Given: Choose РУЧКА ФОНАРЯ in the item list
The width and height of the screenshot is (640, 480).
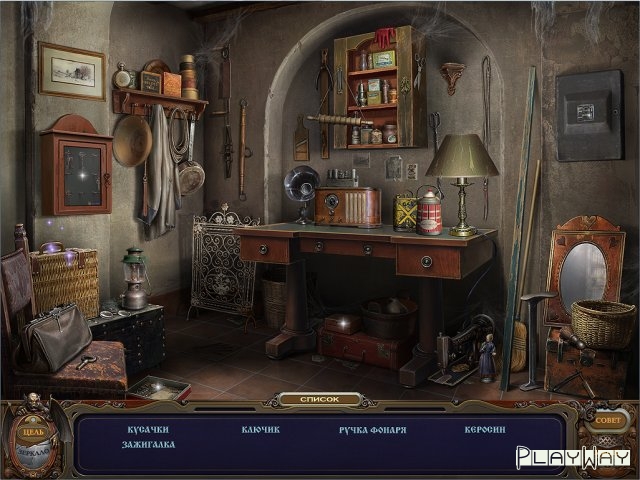Looking at the screenshot, I should click(372, 429).
